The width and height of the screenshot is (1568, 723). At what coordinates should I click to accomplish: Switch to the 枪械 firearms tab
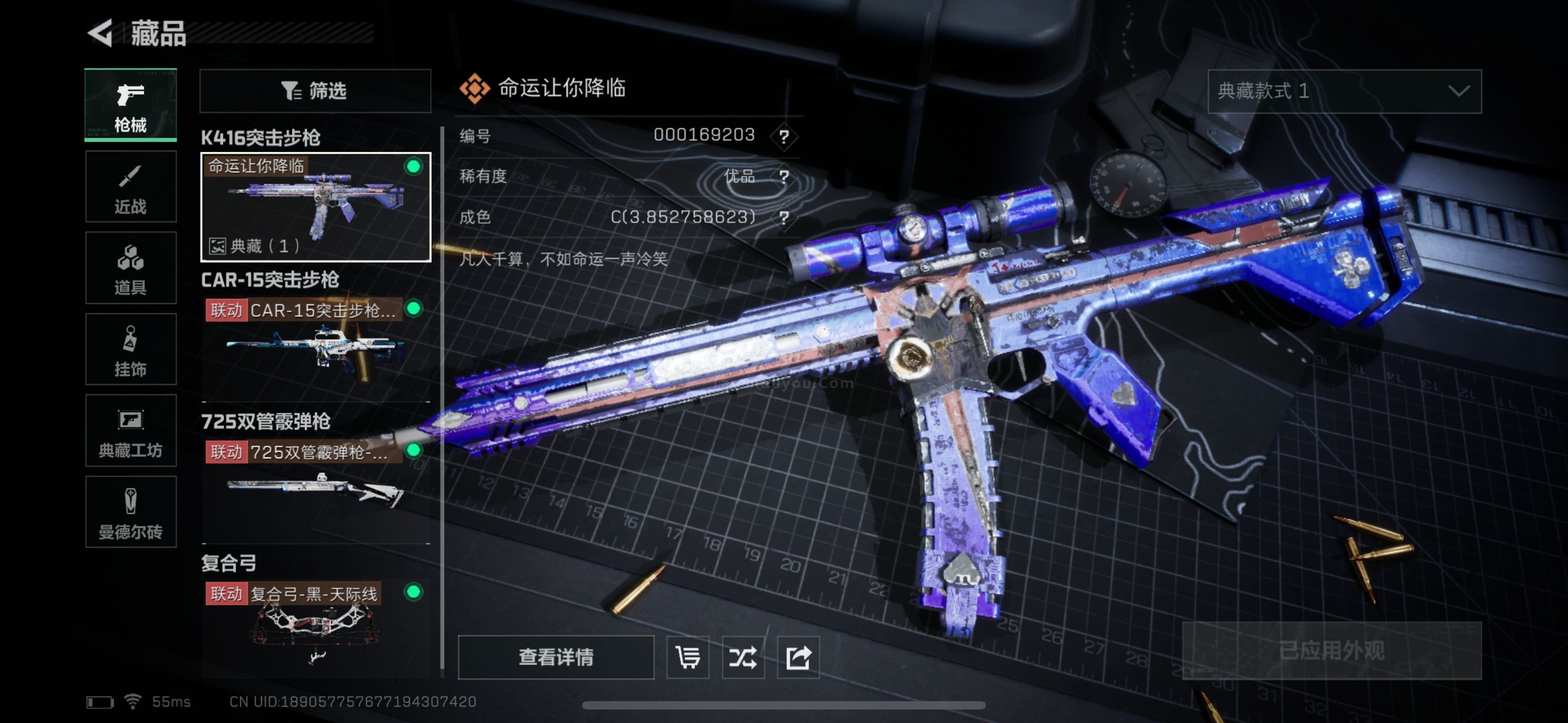tap(130, 105)
